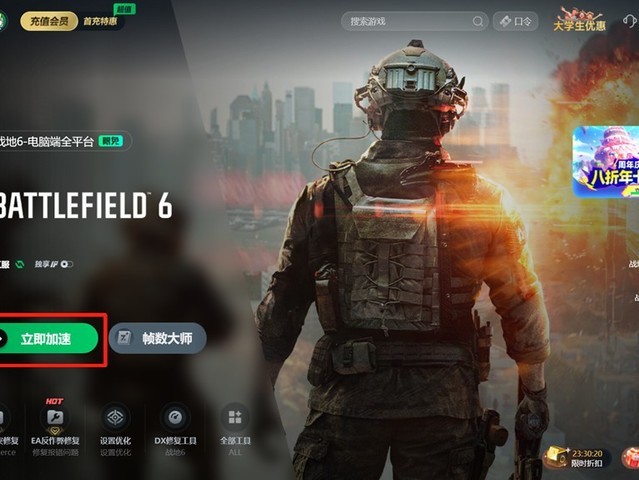Open 充值会员 membership recharge

[x=49, y=21]
